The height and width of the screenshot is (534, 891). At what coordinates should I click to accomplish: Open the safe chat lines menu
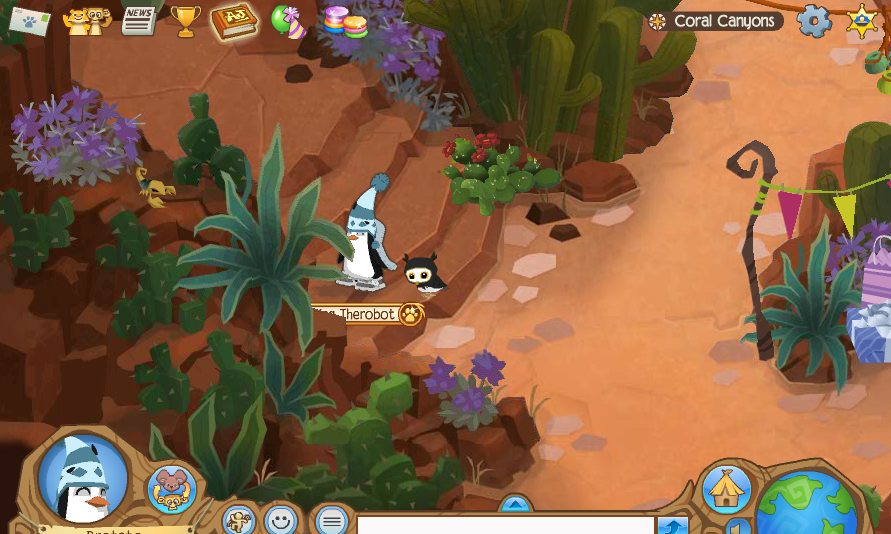point(331,520)
